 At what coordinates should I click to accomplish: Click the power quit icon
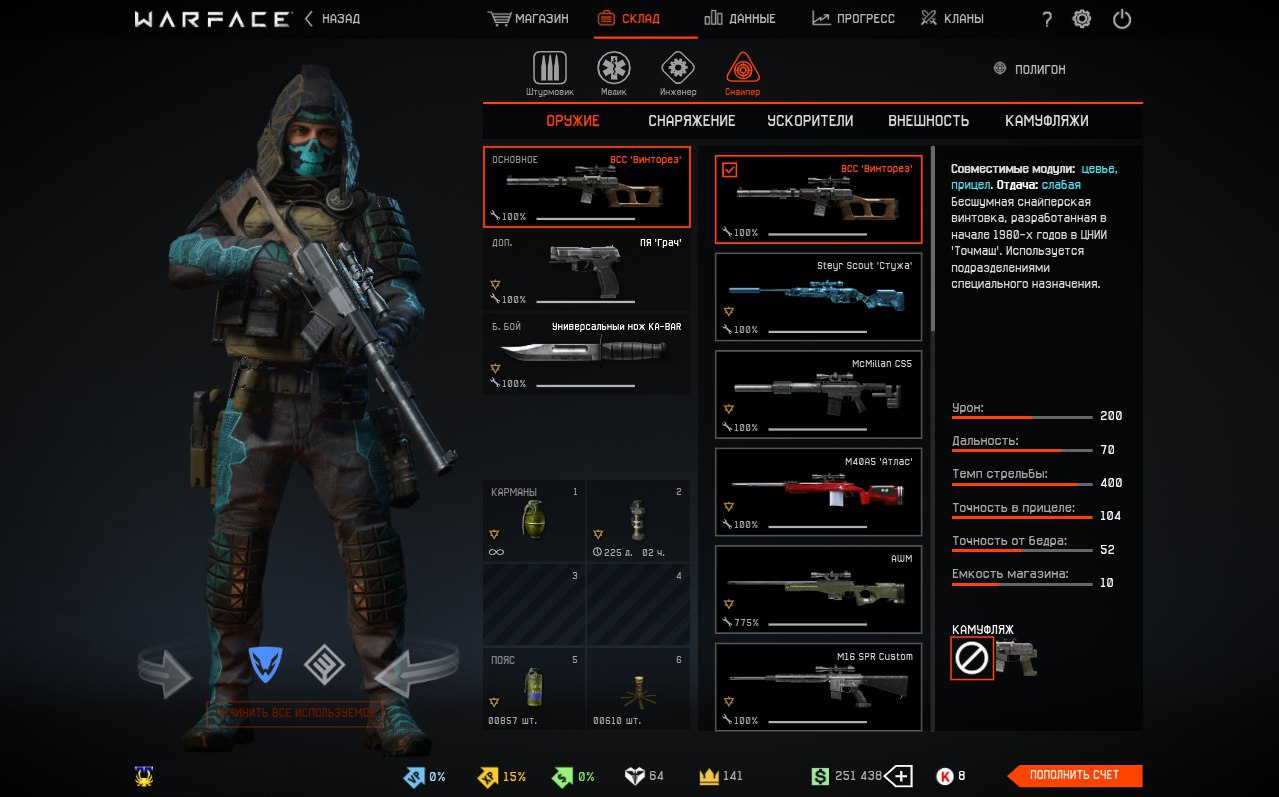click(x=1121, y=19)
